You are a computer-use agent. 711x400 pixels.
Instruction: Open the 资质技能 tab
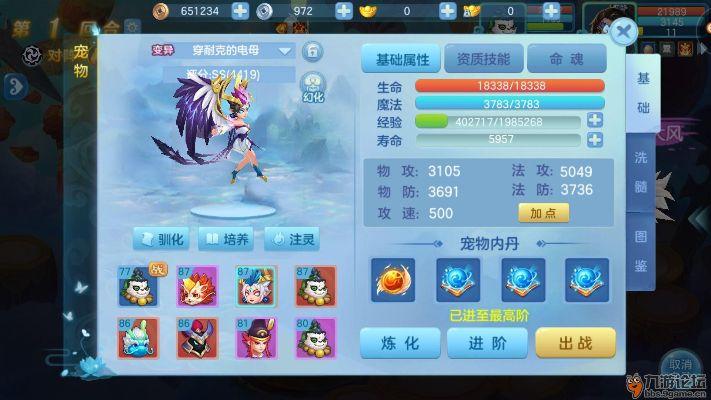(x=481, y=59)
